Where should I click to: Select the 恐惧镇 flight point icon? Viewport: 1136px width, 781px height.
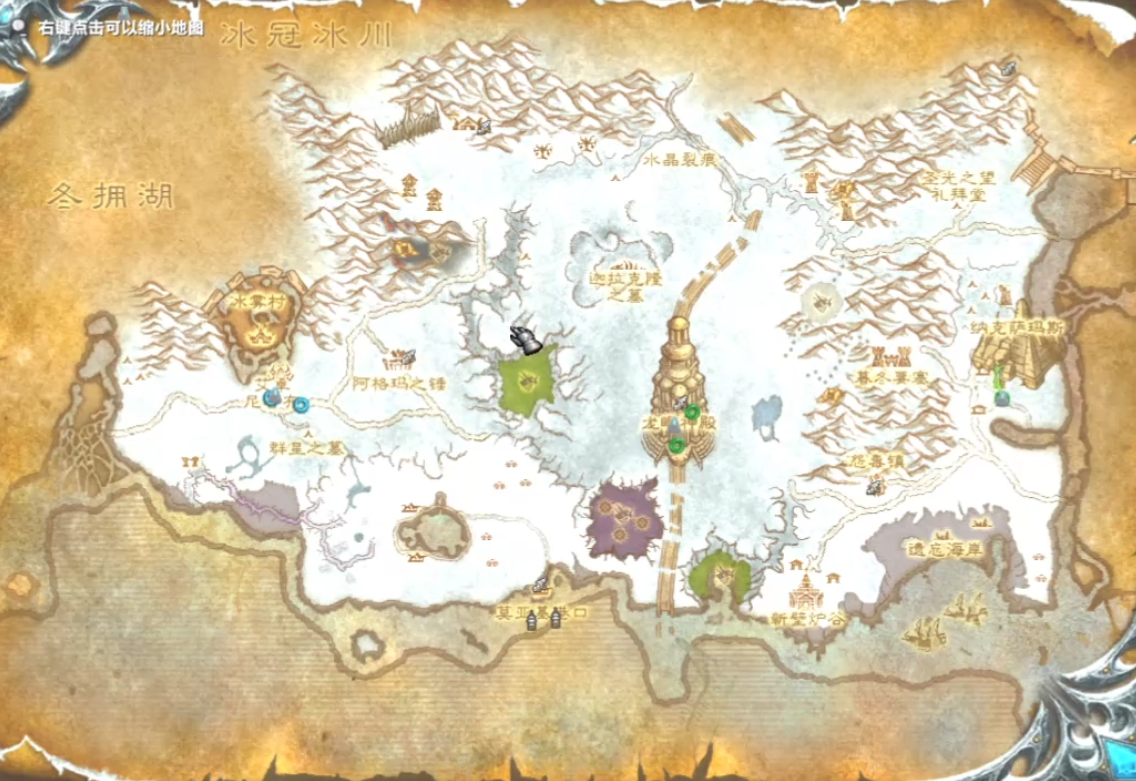[876, 487]
